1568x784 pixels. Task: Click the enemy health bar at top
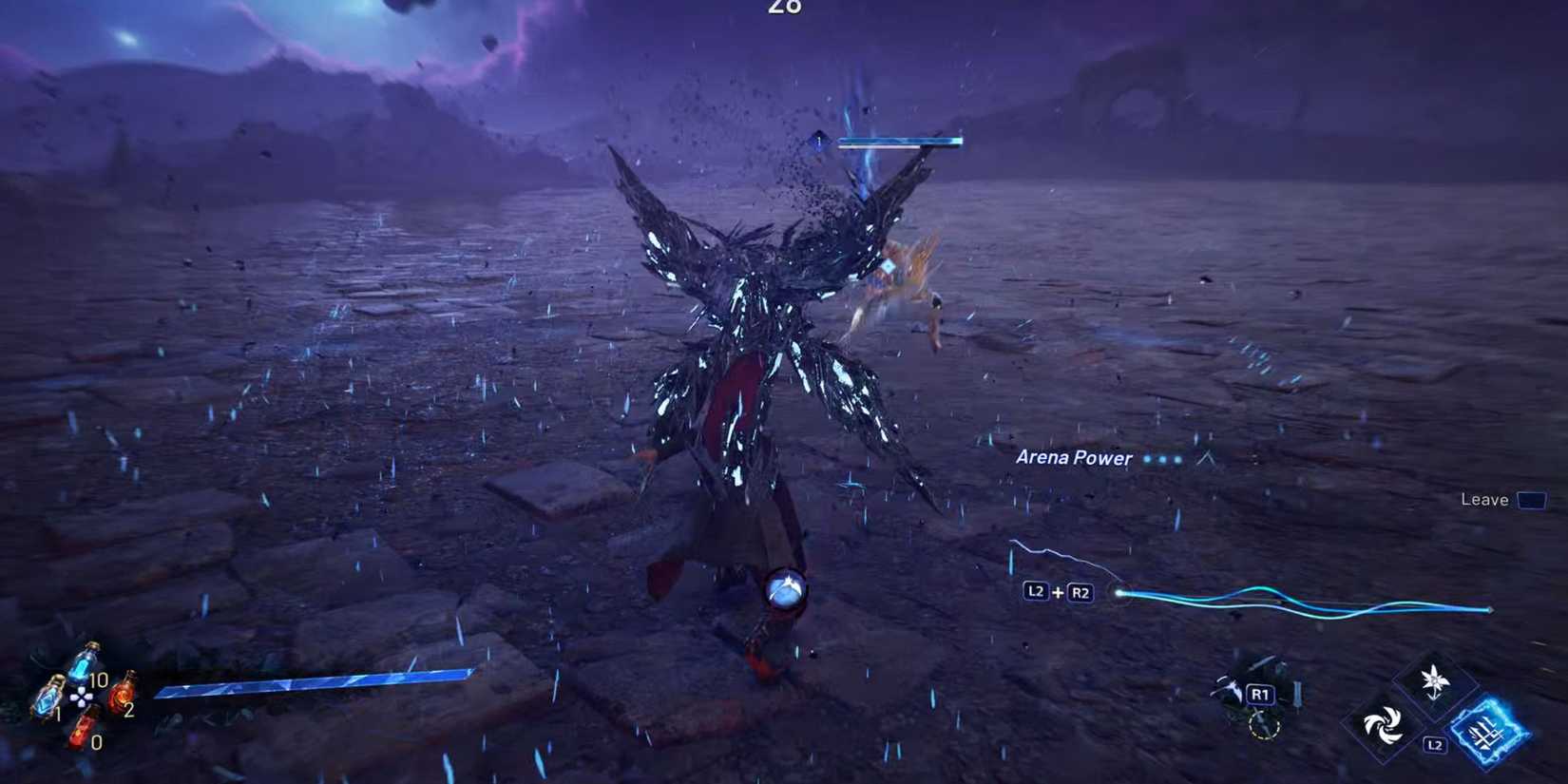[898, 142]
